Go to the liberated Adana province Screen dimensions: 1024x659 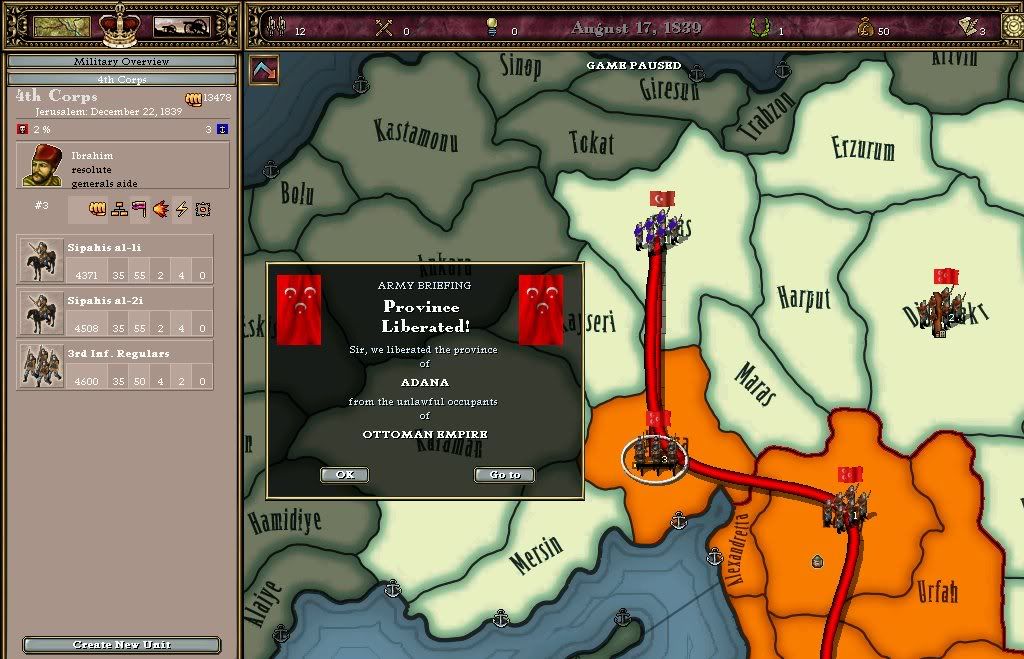[x=505, y=475]
